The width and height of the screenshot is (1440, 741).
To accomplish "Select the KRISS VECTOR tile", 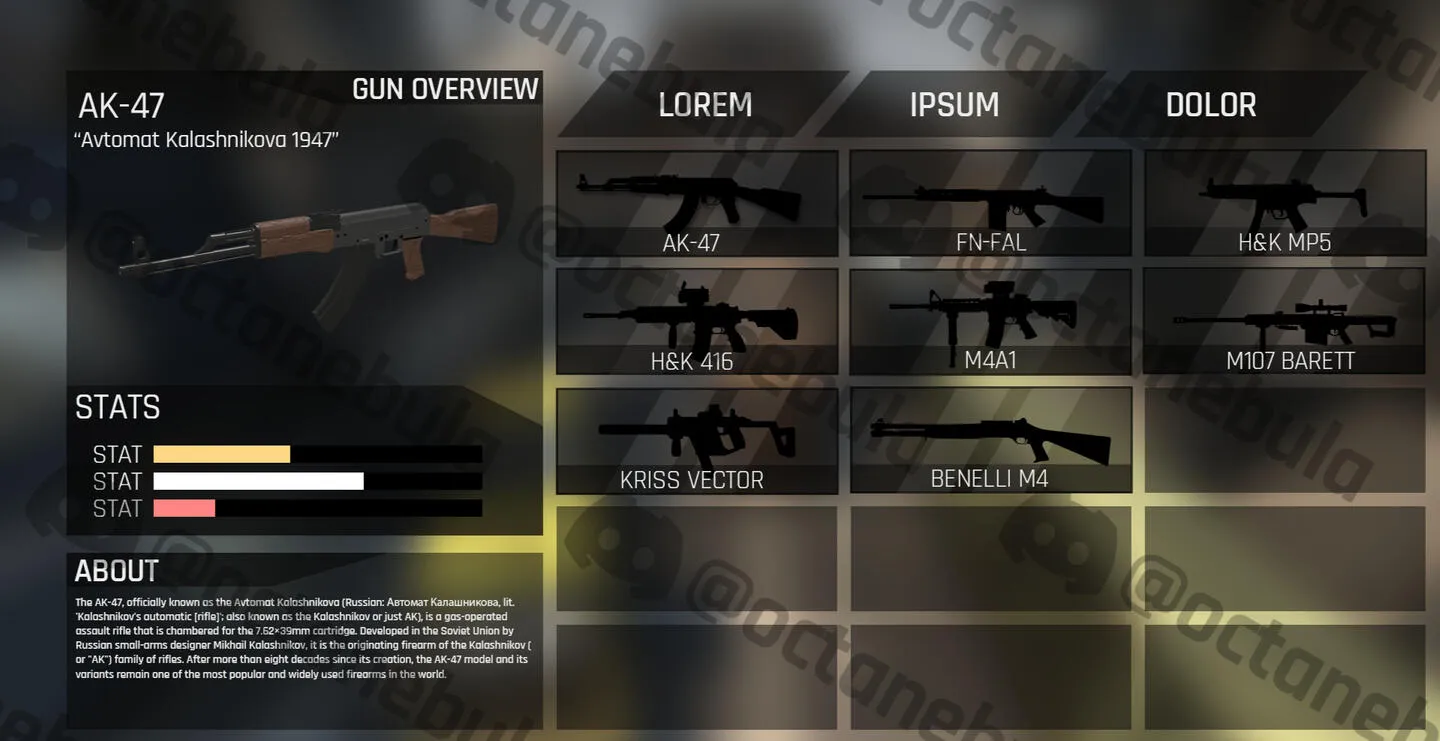I will click(x=696, y=440).
